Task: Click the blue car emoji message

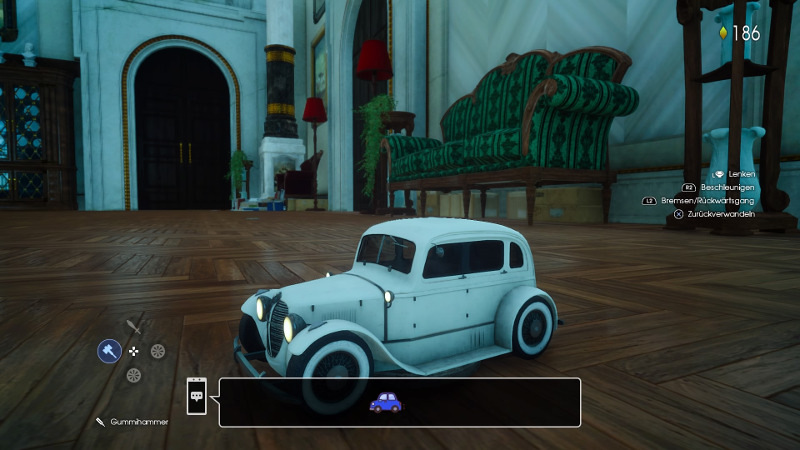Action: pos(385,402)
